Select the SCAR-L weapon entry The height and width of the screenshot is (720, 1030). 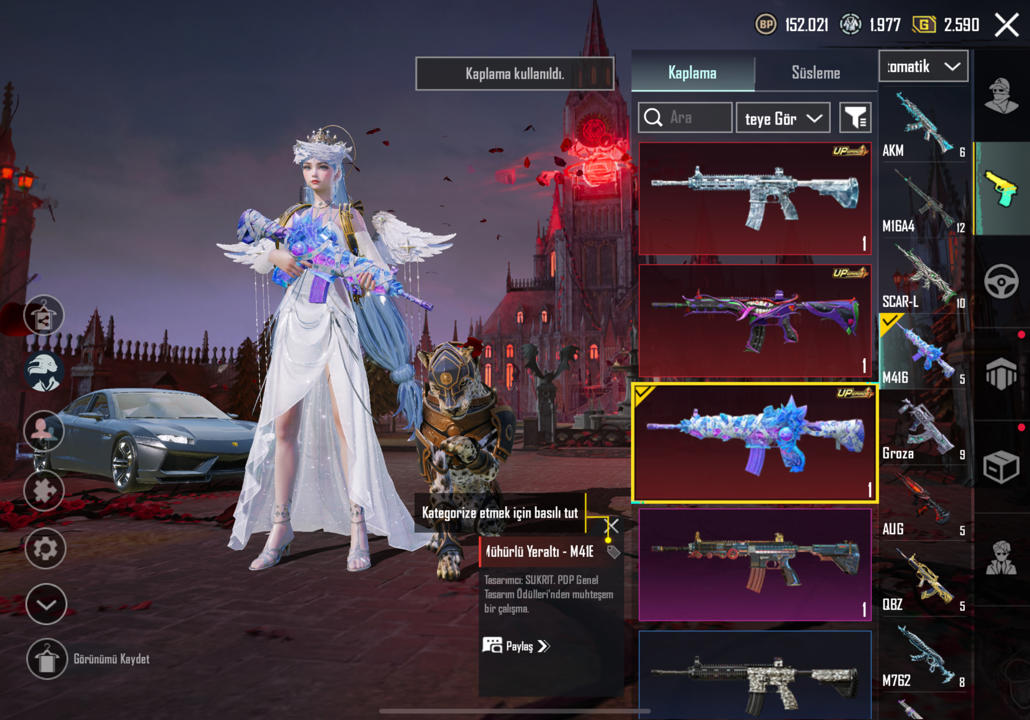[x=923, y=277]
